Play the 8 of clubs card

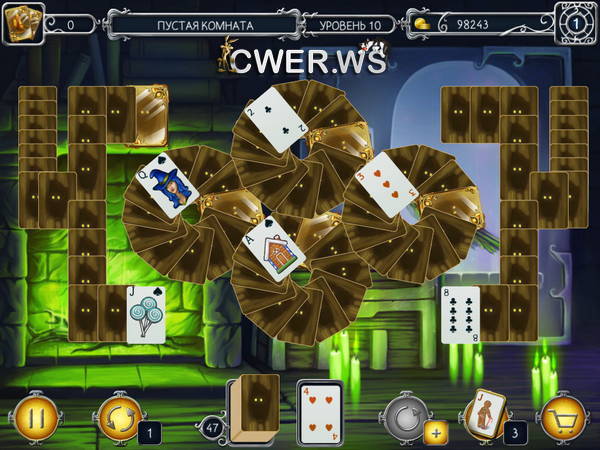pos(461,314)
